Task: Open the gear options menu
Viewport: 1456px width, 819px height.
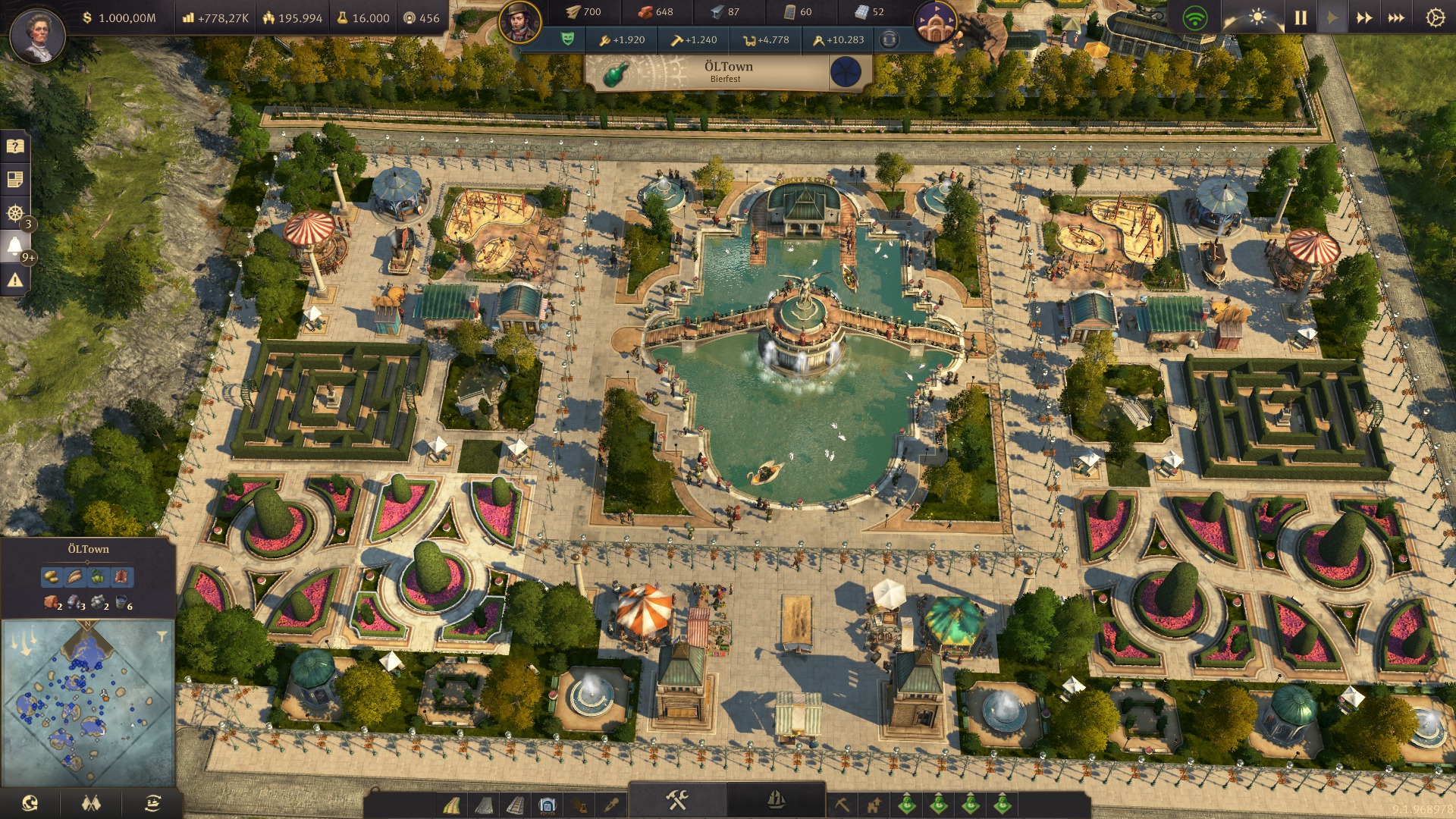Action: [x=1435, y=17]
